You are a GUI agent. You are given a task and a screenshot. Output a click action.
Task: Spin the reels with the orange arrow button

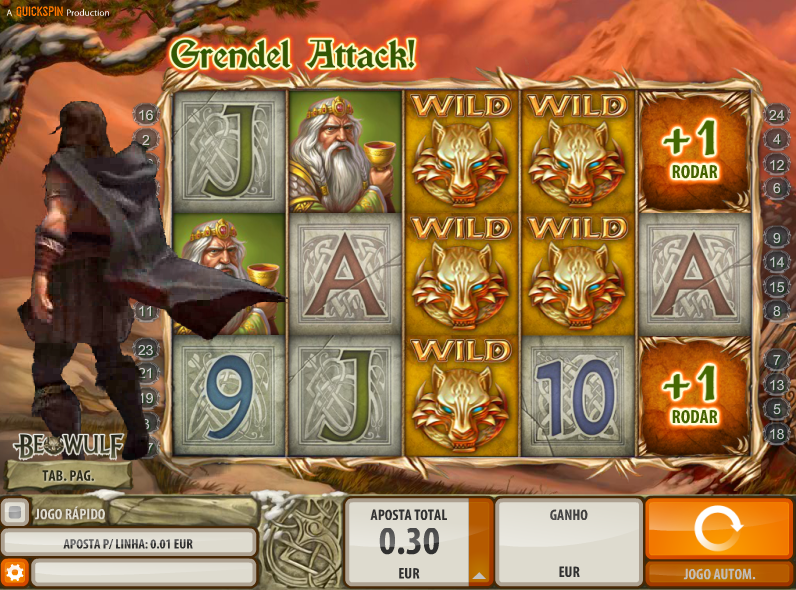coord(719,528)
